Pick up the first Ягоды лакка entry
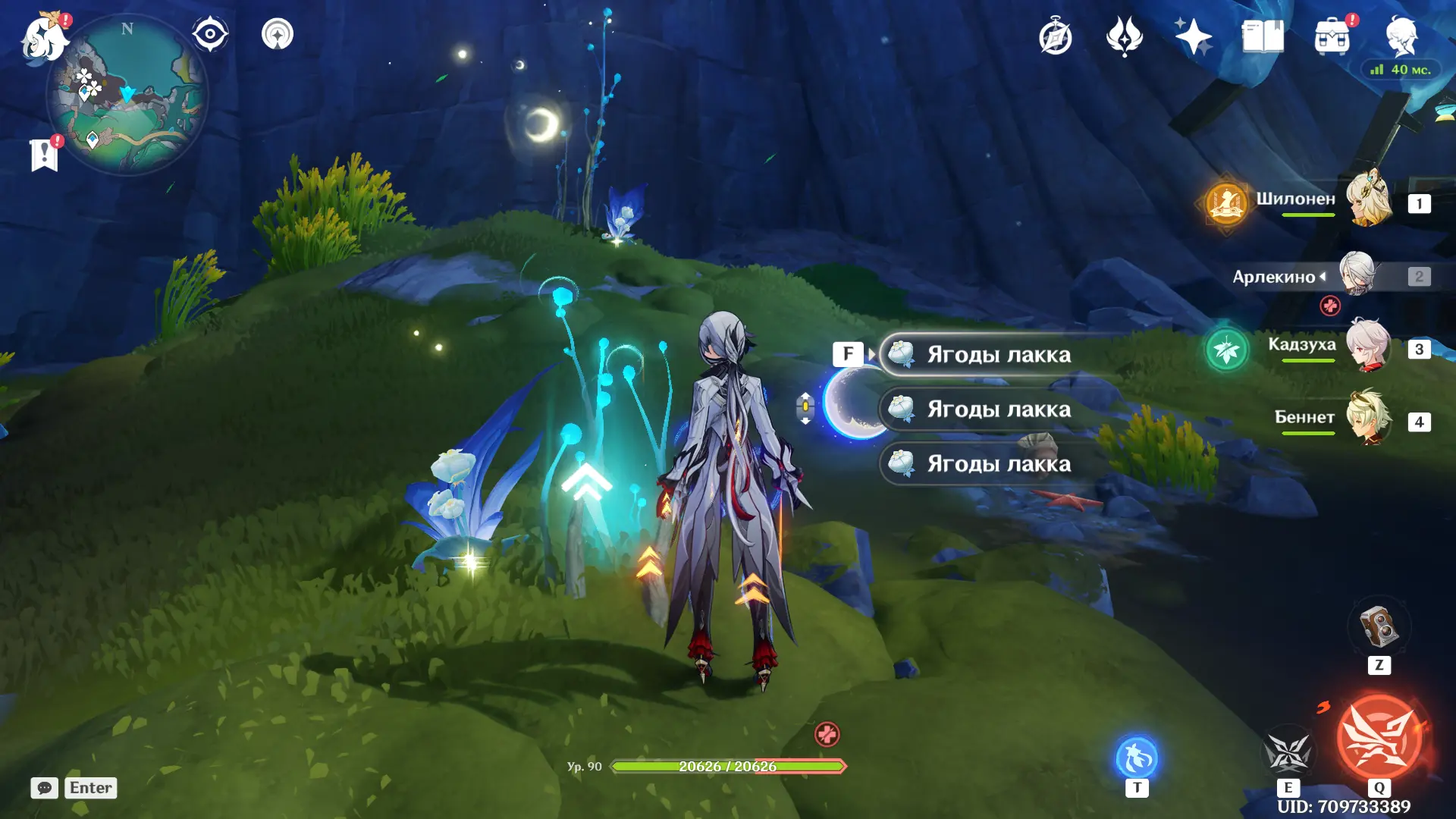1456x819 pixels. pyautogui.click(x=998, y=354)
